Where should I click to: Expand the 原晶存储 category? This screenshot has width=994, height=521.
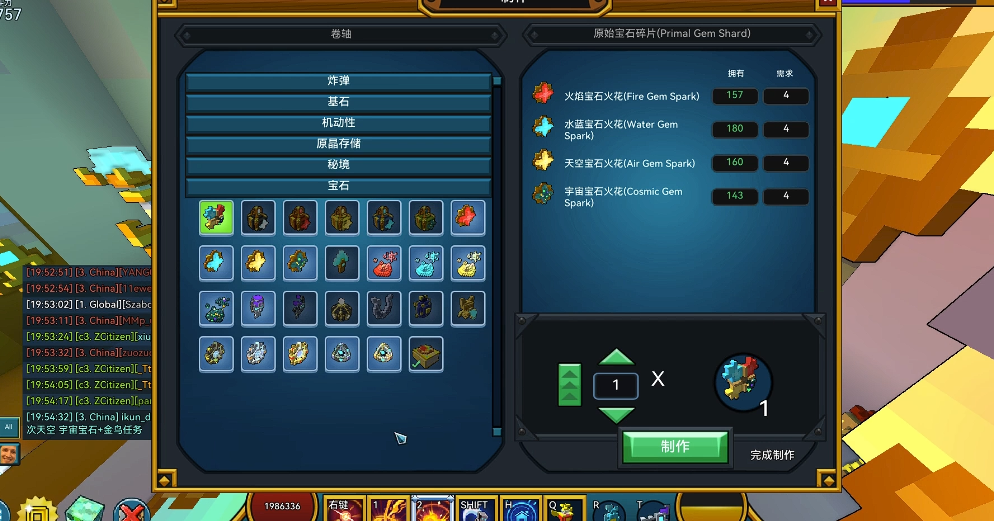pos(338,144)
